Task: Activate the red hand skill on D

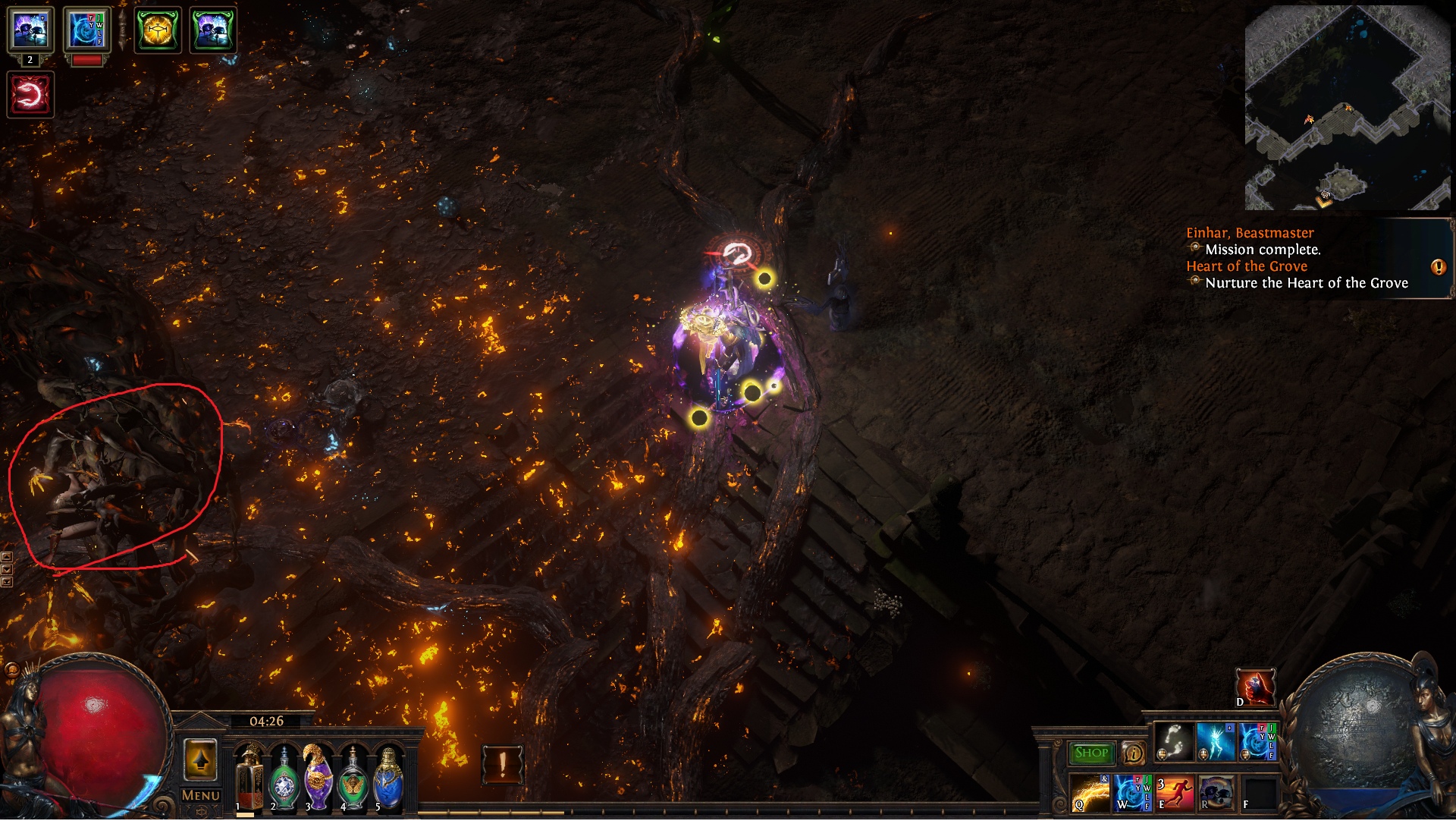Action: point(1255,687)
